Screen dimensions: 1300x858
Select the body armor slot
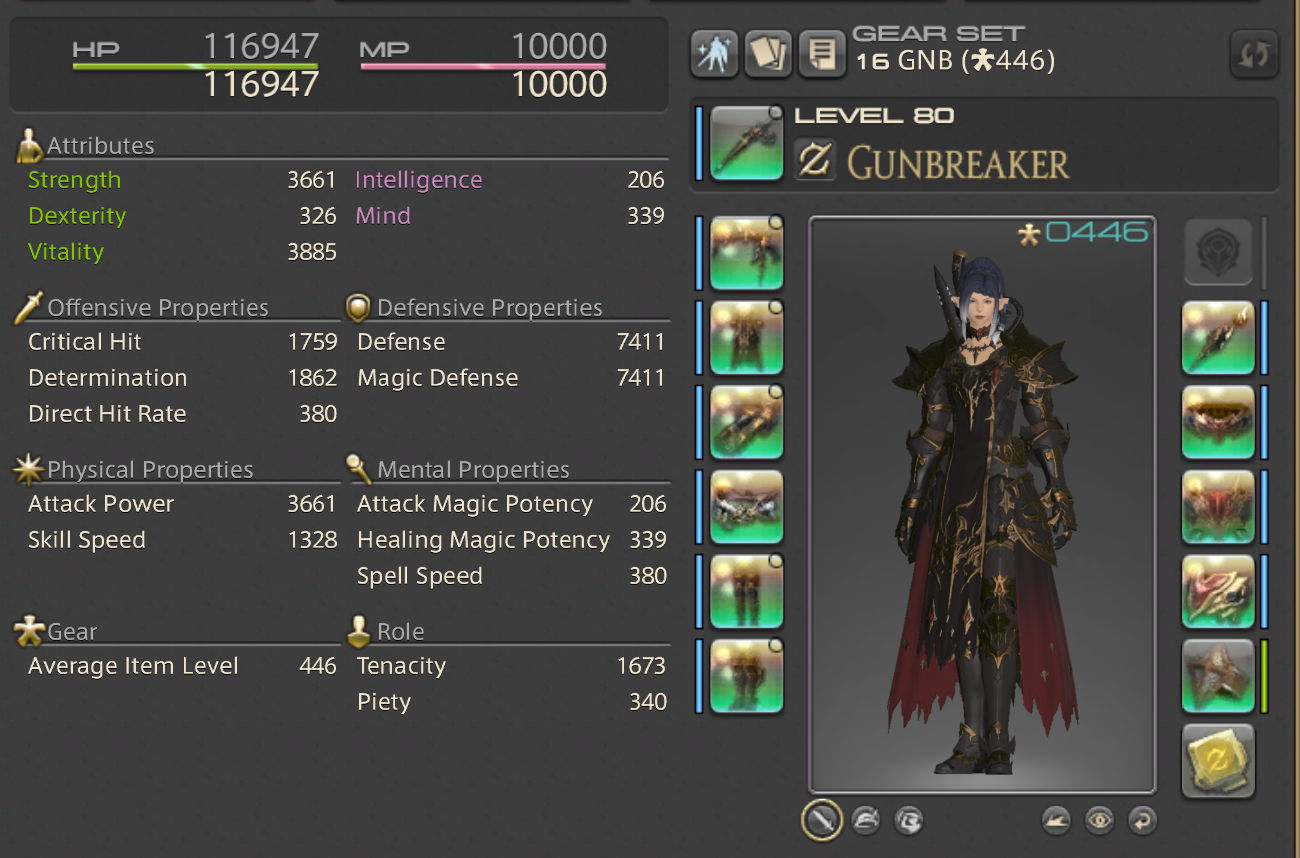point(746,337)
